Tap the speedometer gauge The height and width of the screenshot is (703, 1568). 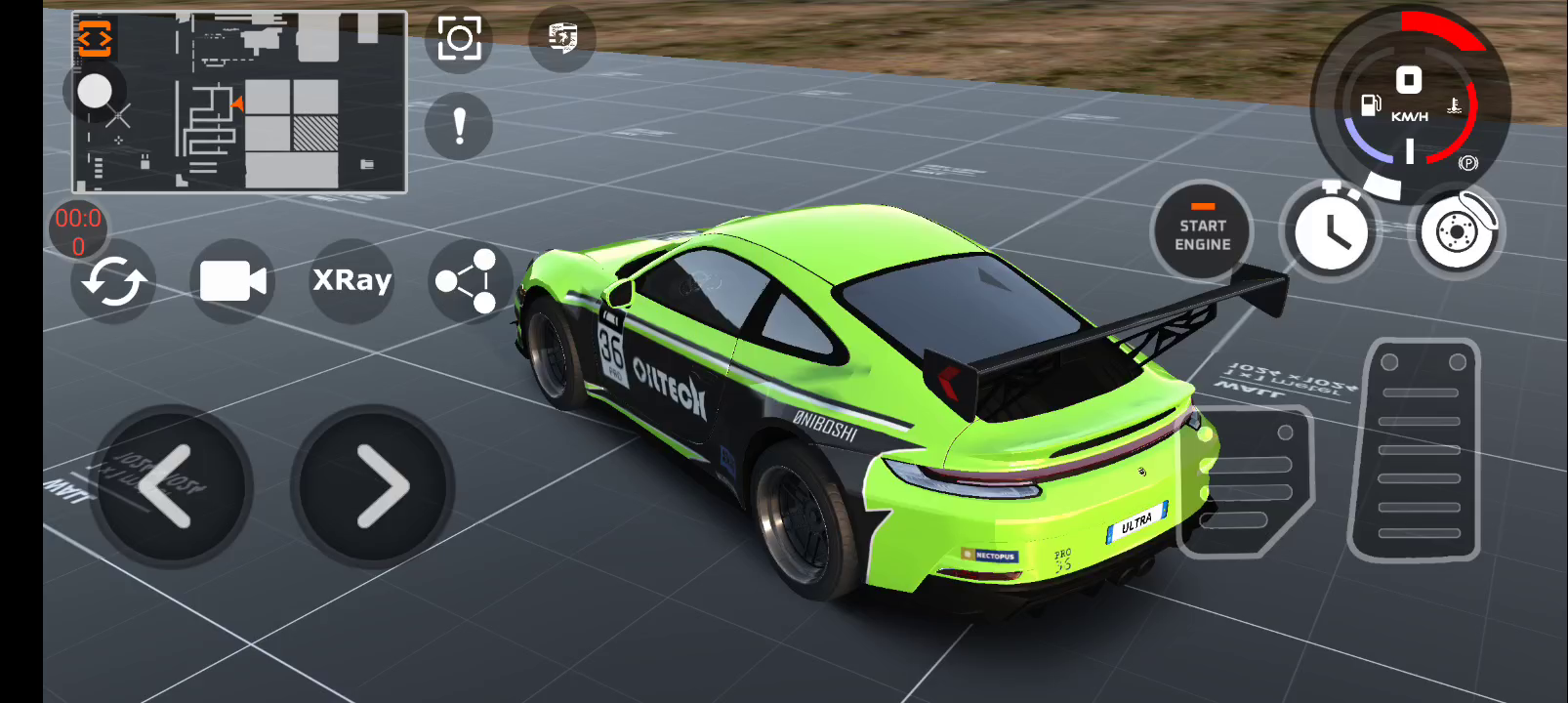tap(1408, 103)
